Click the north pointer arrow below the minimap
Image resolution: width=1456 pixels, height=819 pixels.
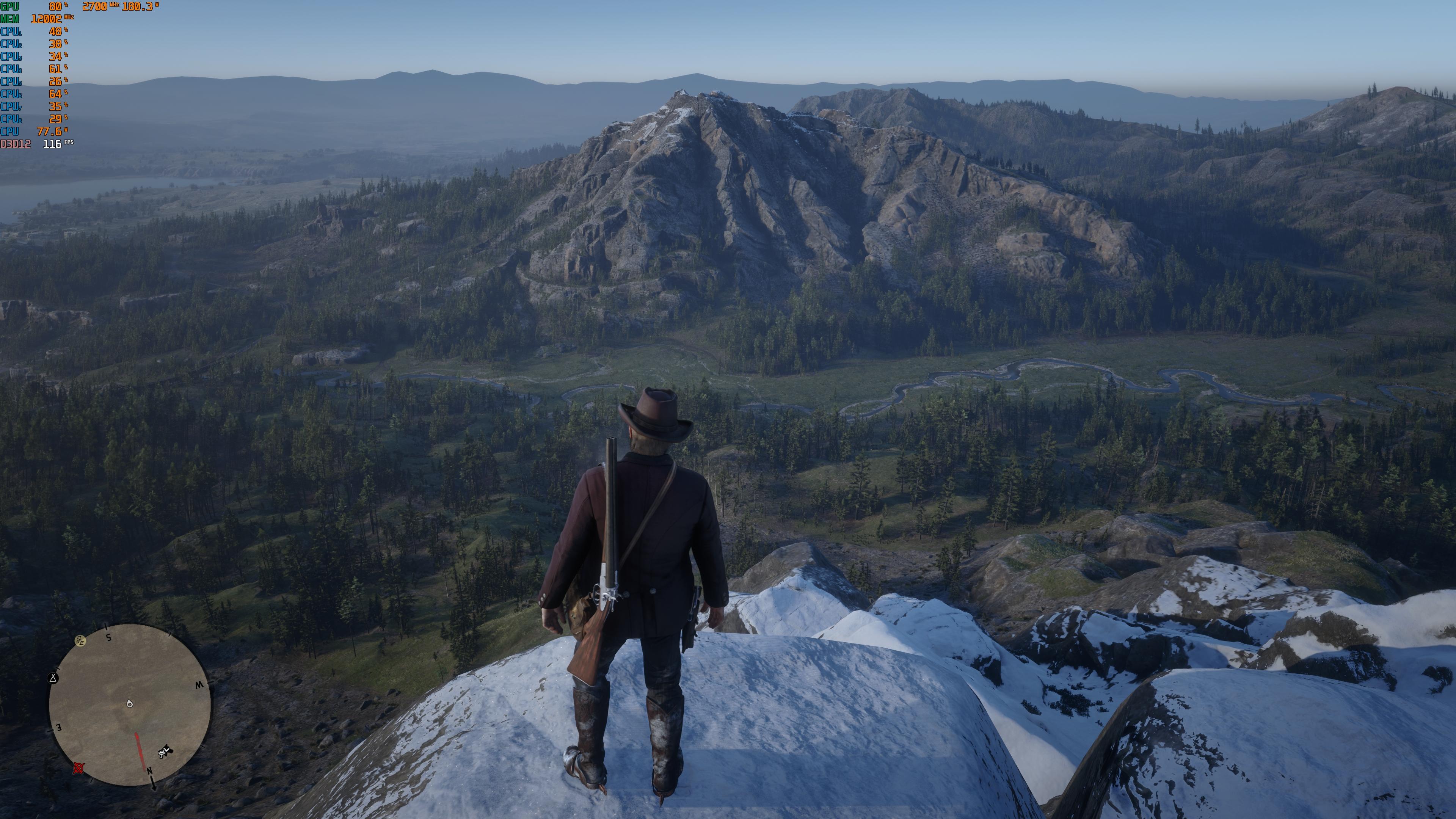tap(154, 783)
